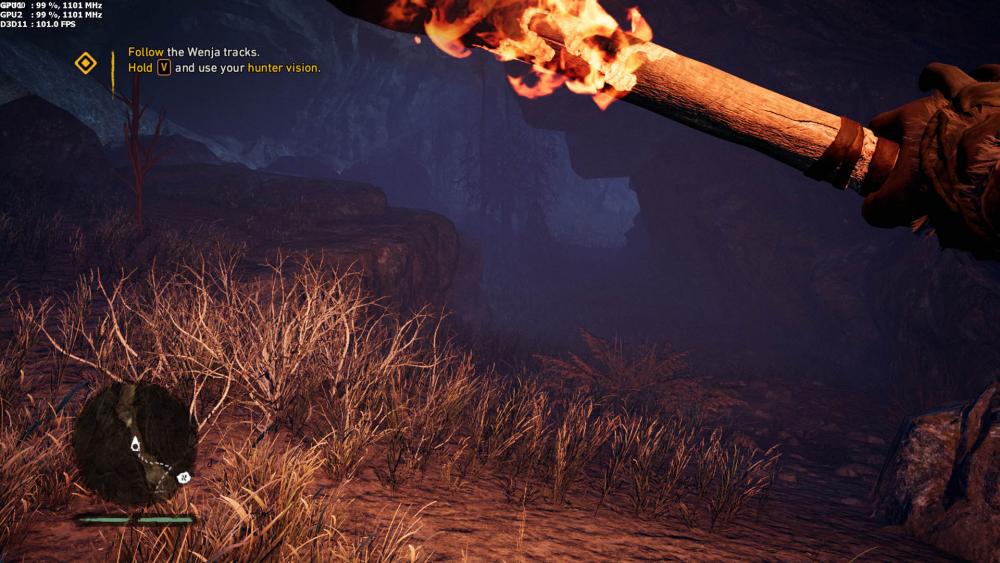Click the Follow the Wenja tracks objective
Image resolution: width=1000 pixels, height=563 pixels.
[x=194, y=52]
